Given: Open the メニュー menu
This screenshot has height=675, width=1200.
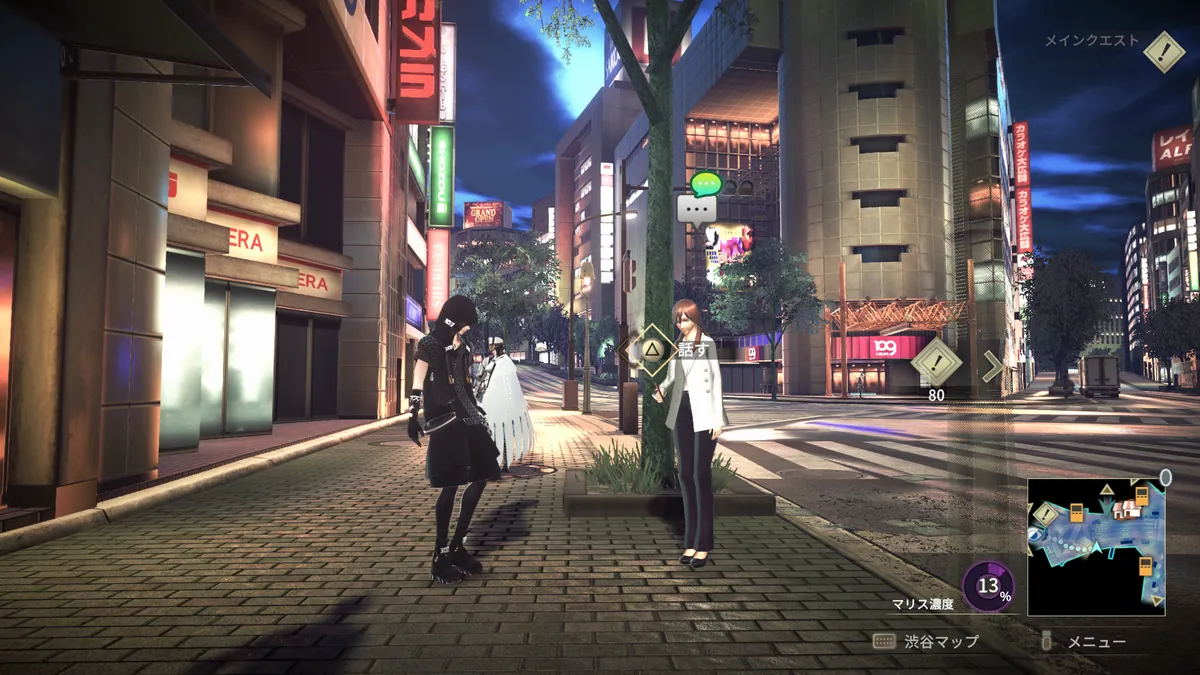Looking at the screenshot, I should pyautogui.click(x=1084, y=642).
